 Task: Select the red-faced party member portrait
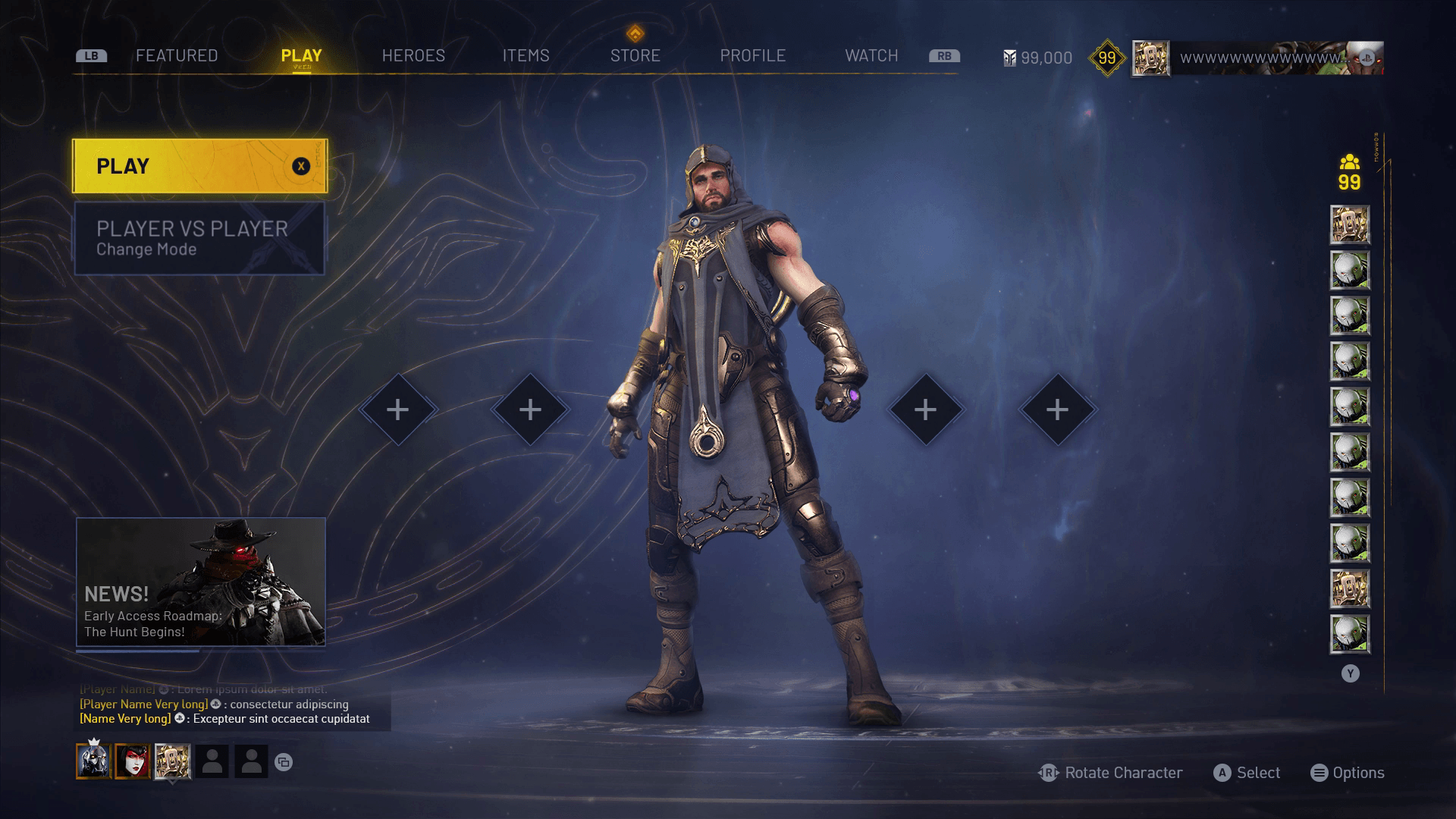coord(133,761)
